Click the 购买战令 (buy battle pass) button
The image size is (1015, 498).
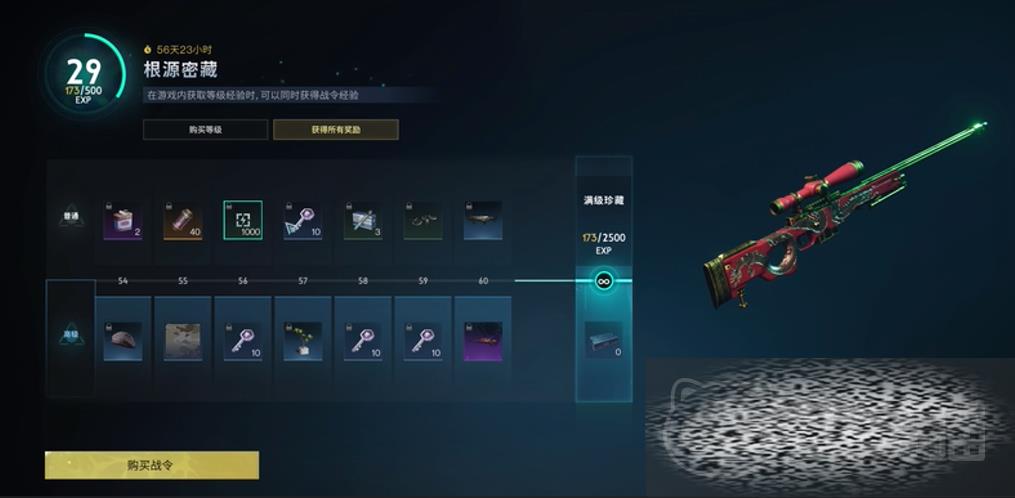click(x=152, y=465)
